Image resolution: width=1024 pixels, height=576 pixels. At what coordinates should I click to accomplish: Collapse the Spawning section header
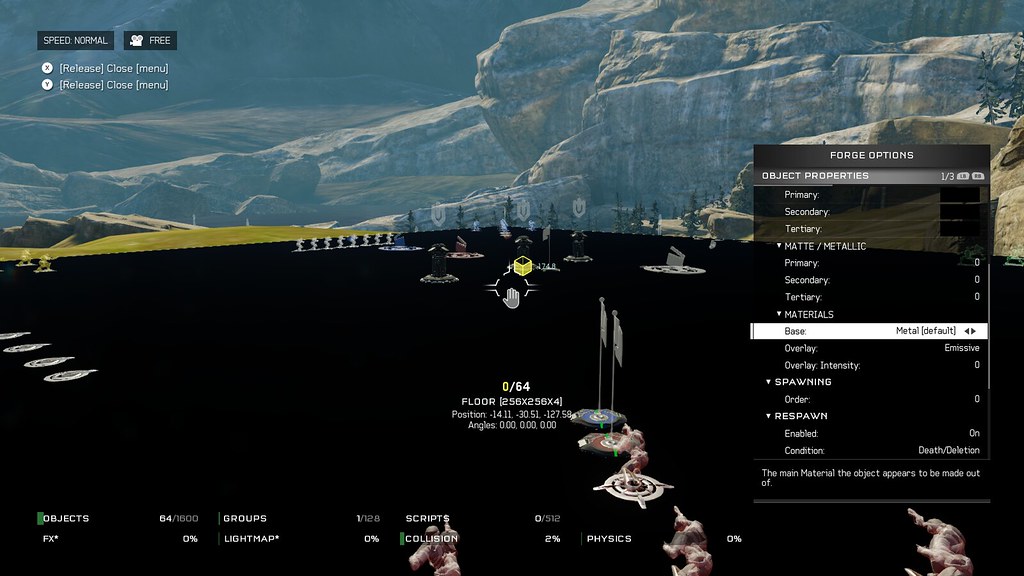point(802,382)
